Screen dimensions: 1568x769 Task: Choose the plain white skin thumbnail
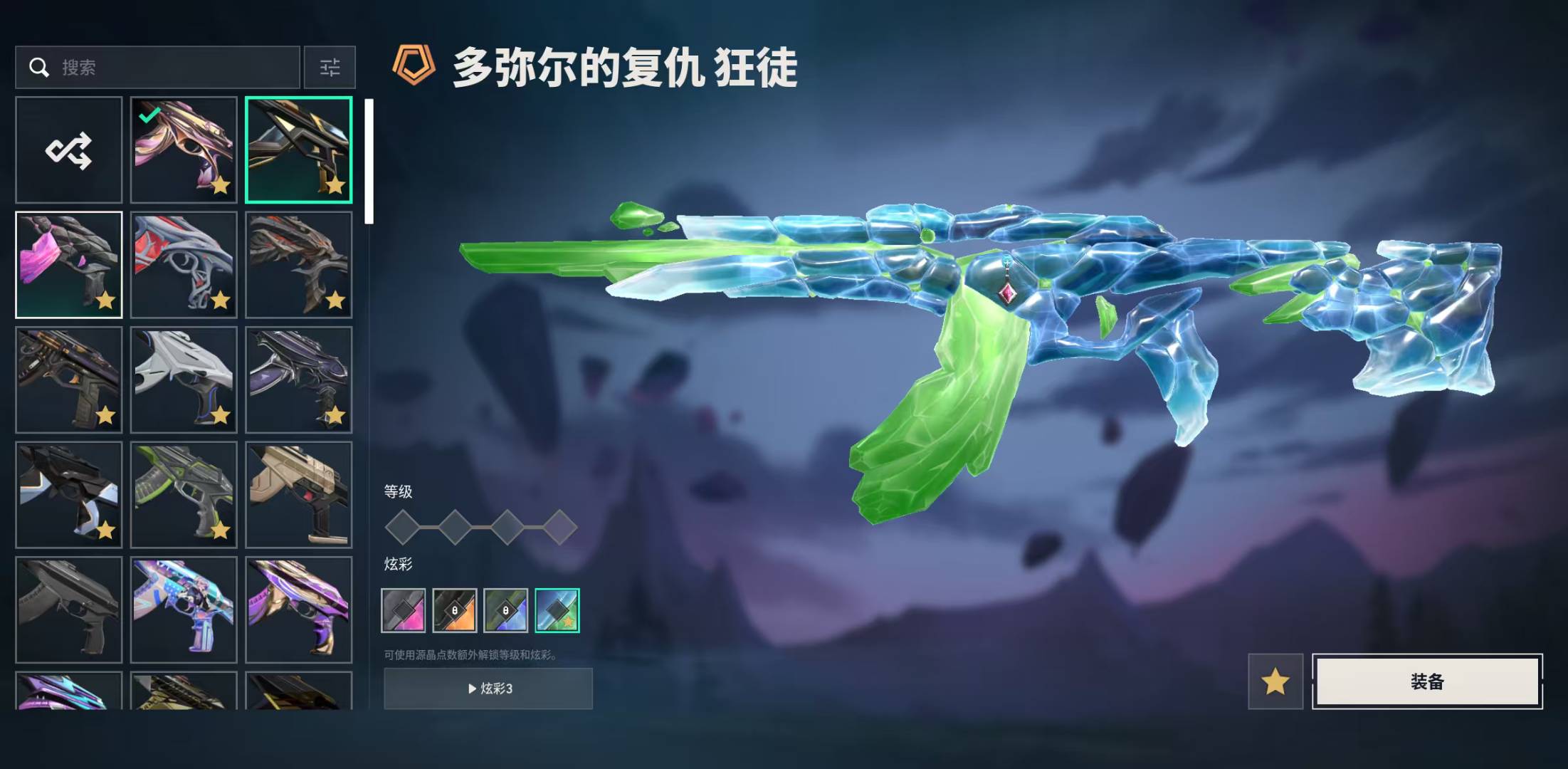[x=184, y=380]
